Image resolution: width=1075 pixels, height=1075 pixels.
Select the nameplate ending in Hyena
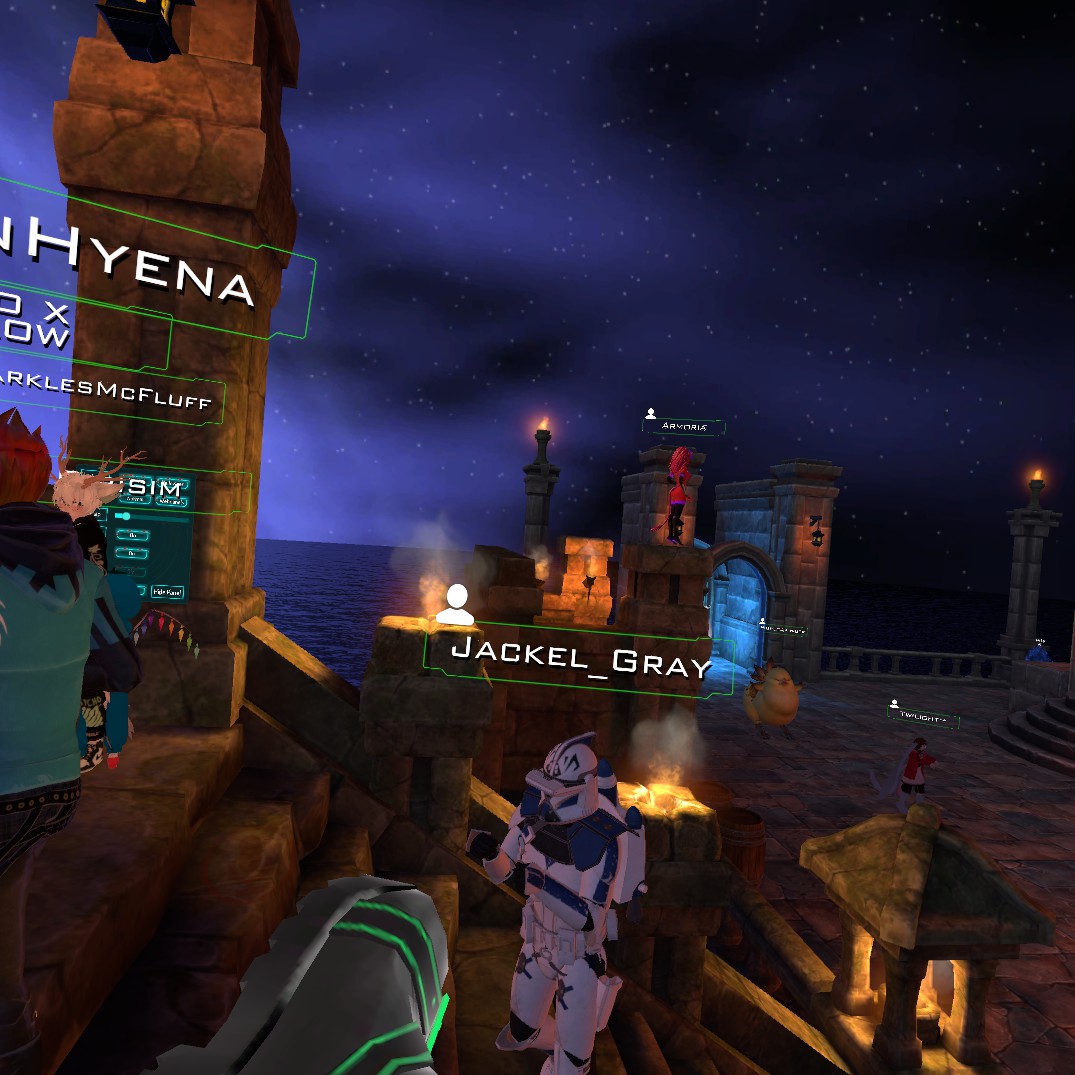(150, 270)
